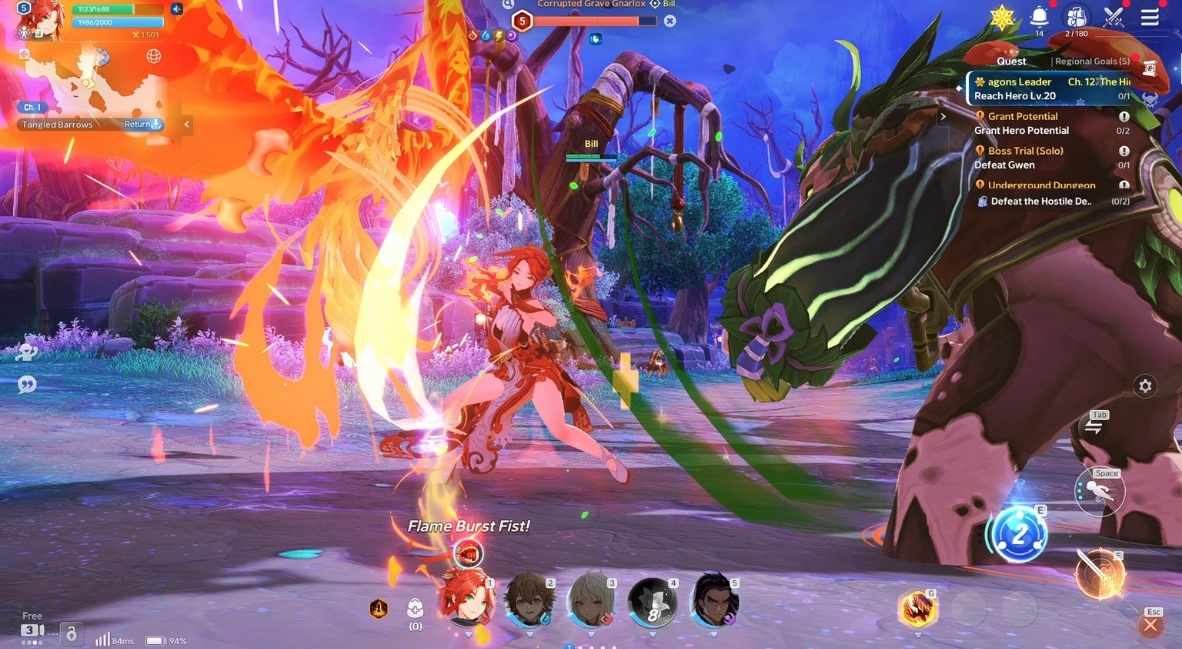1182x649 pixels.
Task: Open the golden snowflake event icon
Action: pyautogui.click(x=1002, y=17)
